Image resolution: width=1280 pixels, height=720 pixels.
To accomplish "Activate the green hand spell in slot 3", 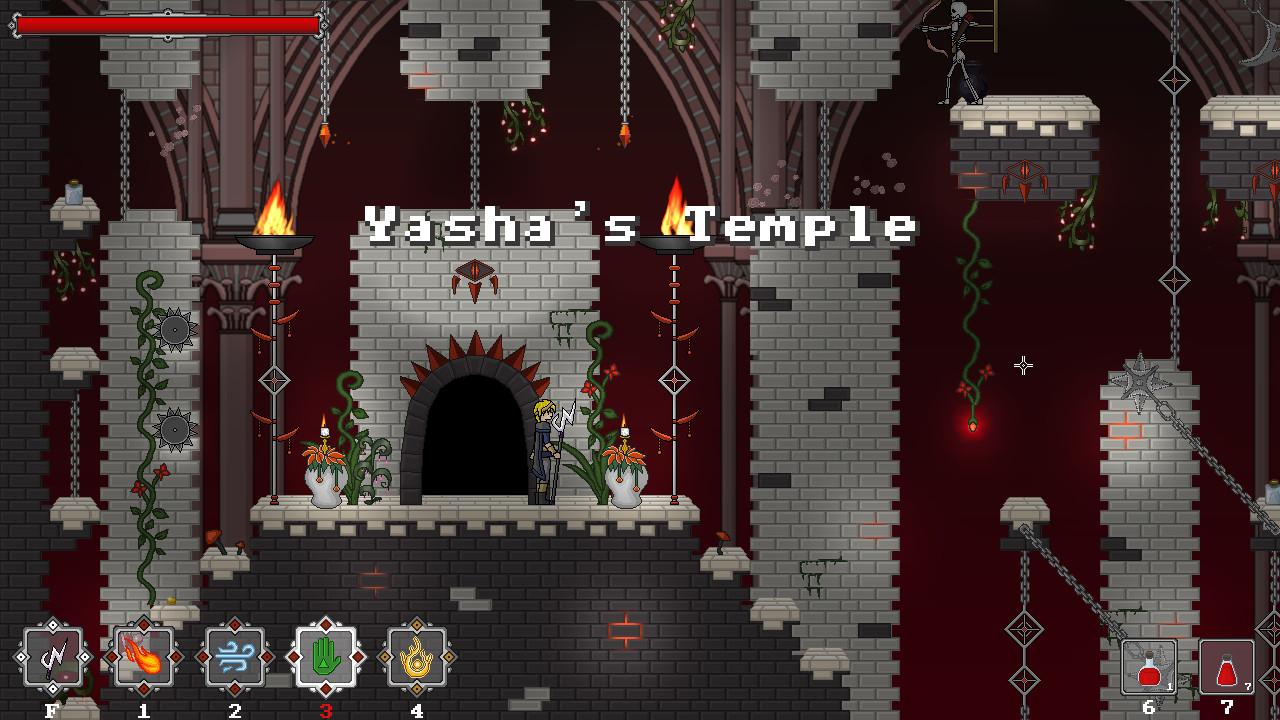I will 326,658.
